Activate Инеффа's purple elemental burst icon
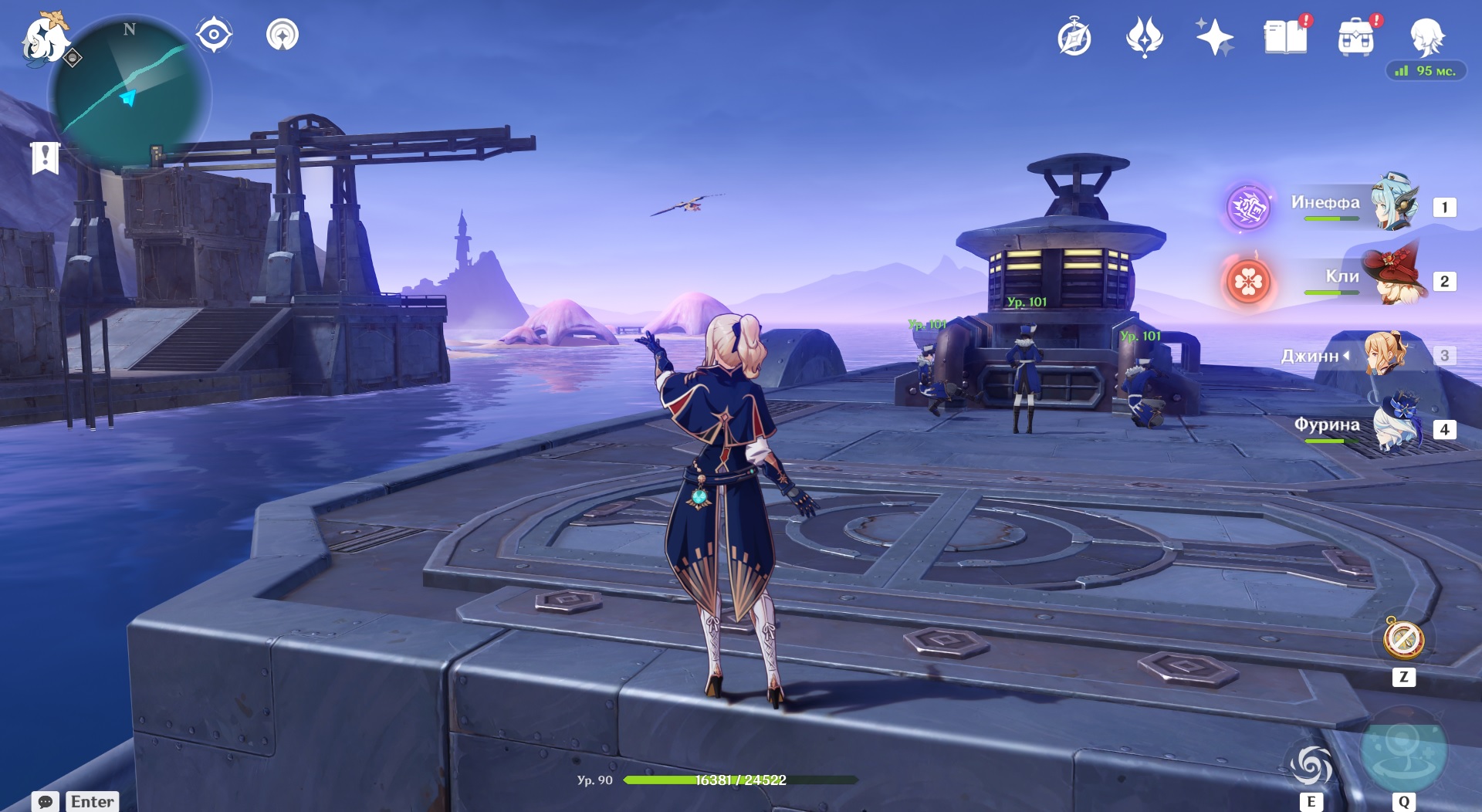1482x812 pixels. click(1248, 207)
